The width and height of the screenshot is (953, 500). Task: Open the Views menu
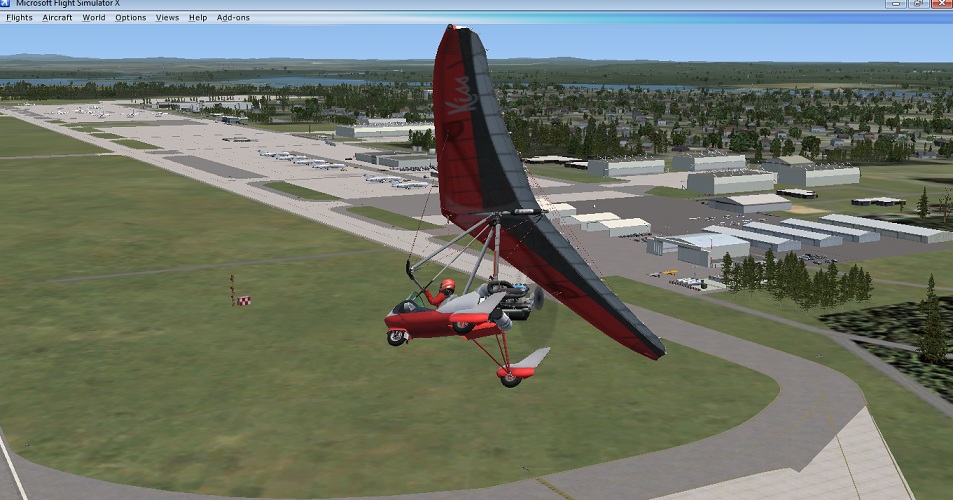167,18
